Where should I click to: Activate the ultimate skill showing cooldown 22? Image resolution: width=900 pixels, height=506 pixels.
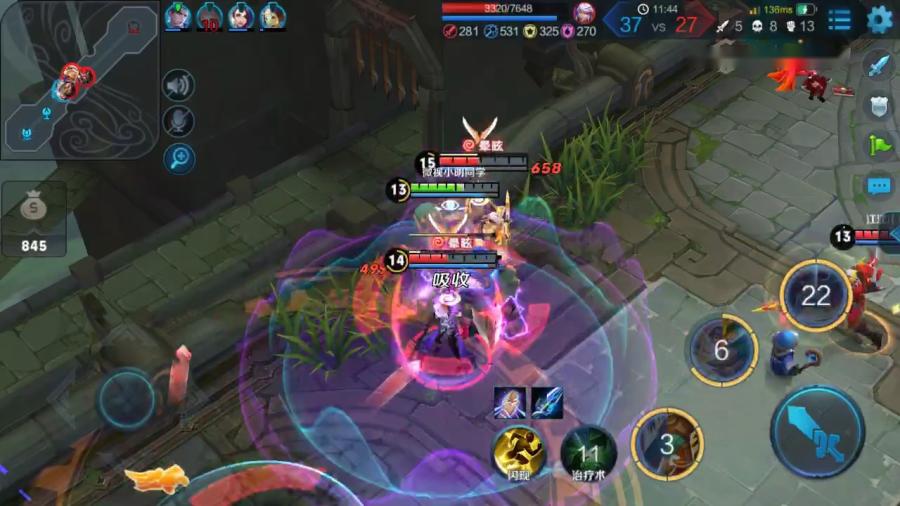pos(815,295)
